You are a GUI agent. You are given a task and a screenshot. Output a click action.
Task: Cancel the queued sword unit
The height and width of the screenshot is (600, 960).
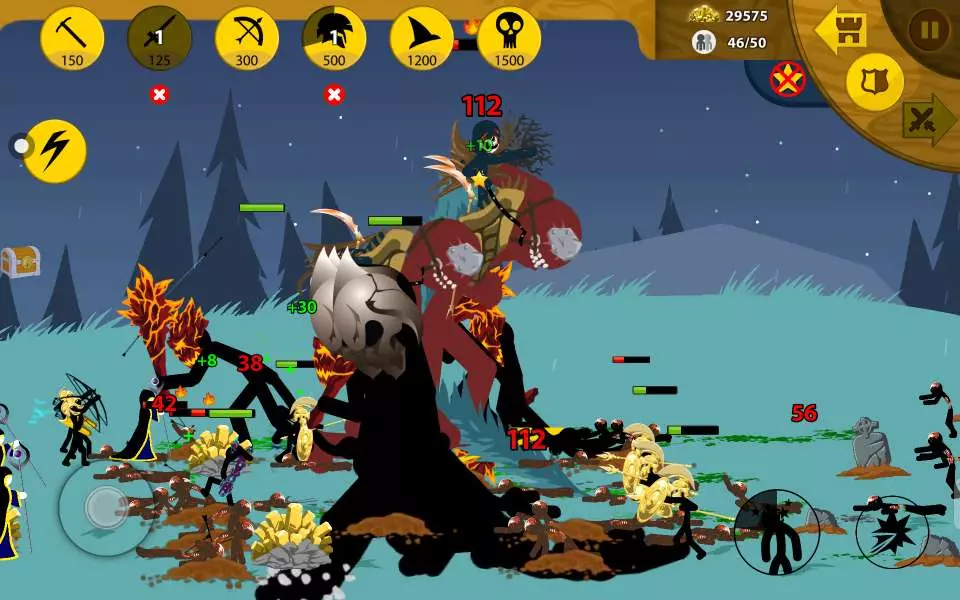click(x=159, y=95)
